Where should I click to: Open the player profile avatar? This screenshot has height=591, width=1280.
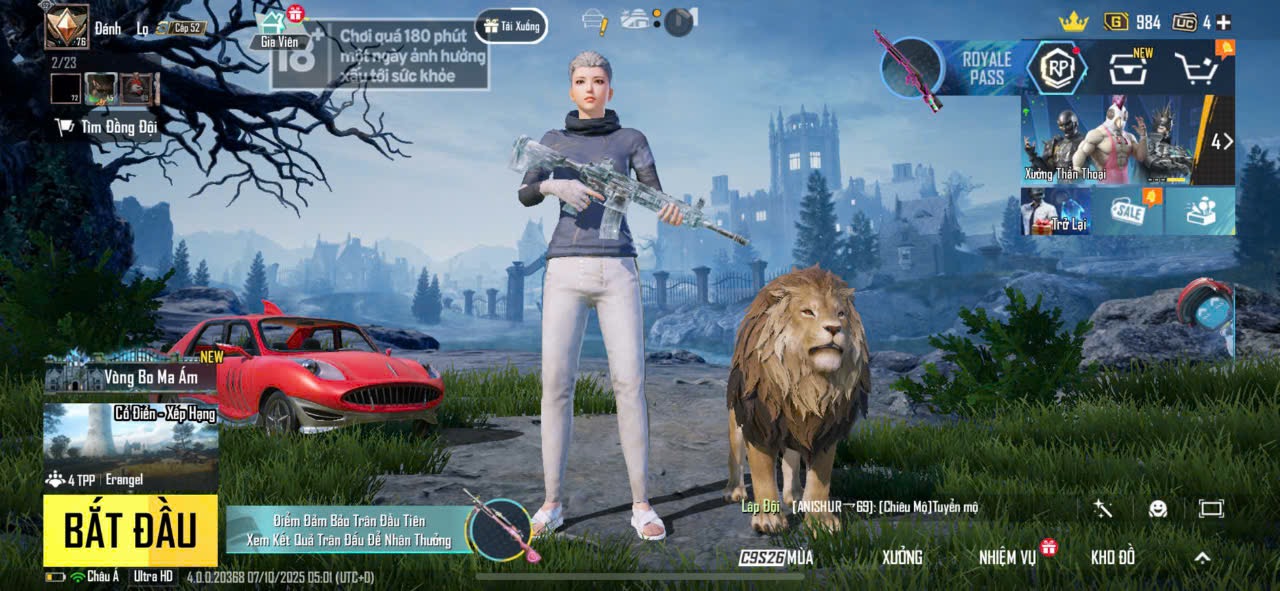[67, 27]
